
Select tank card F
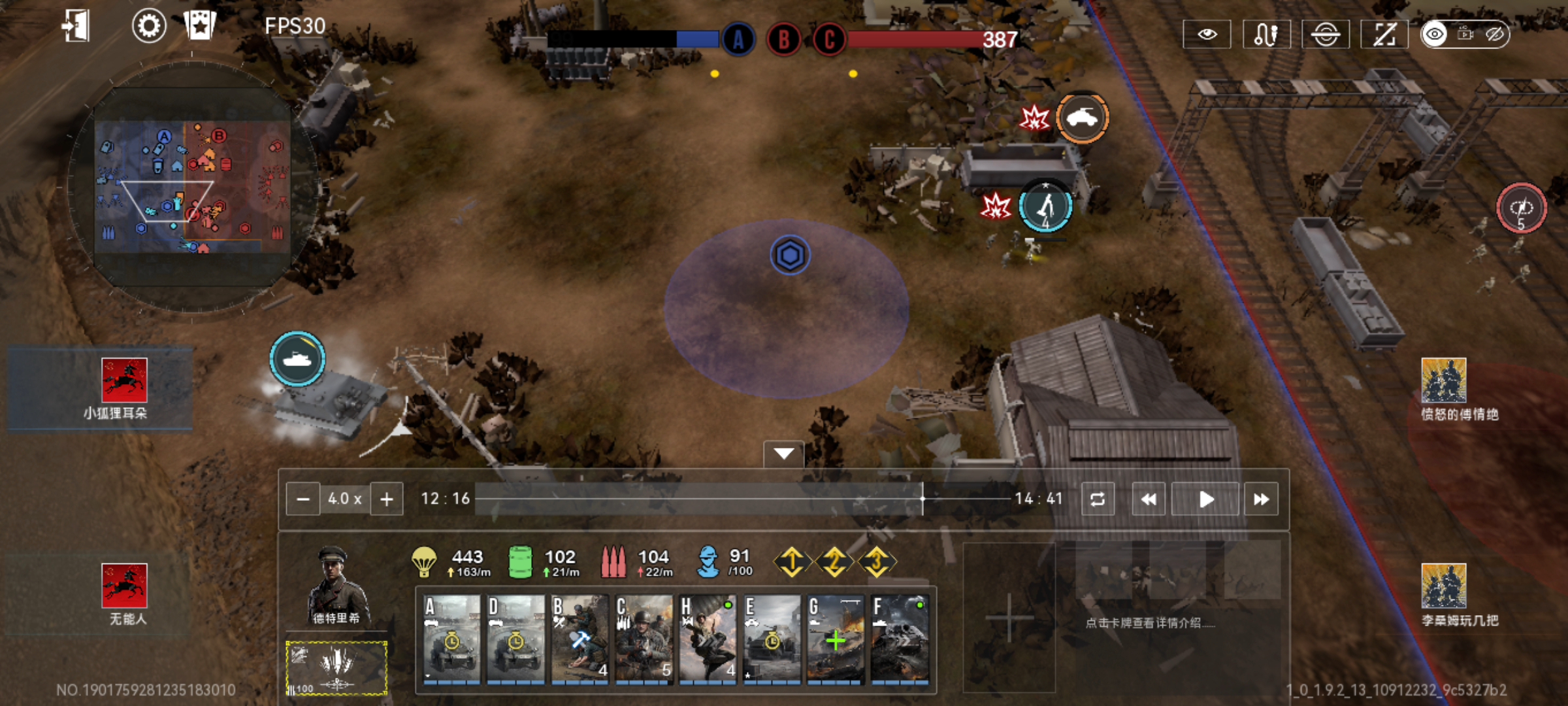[900, 639]
